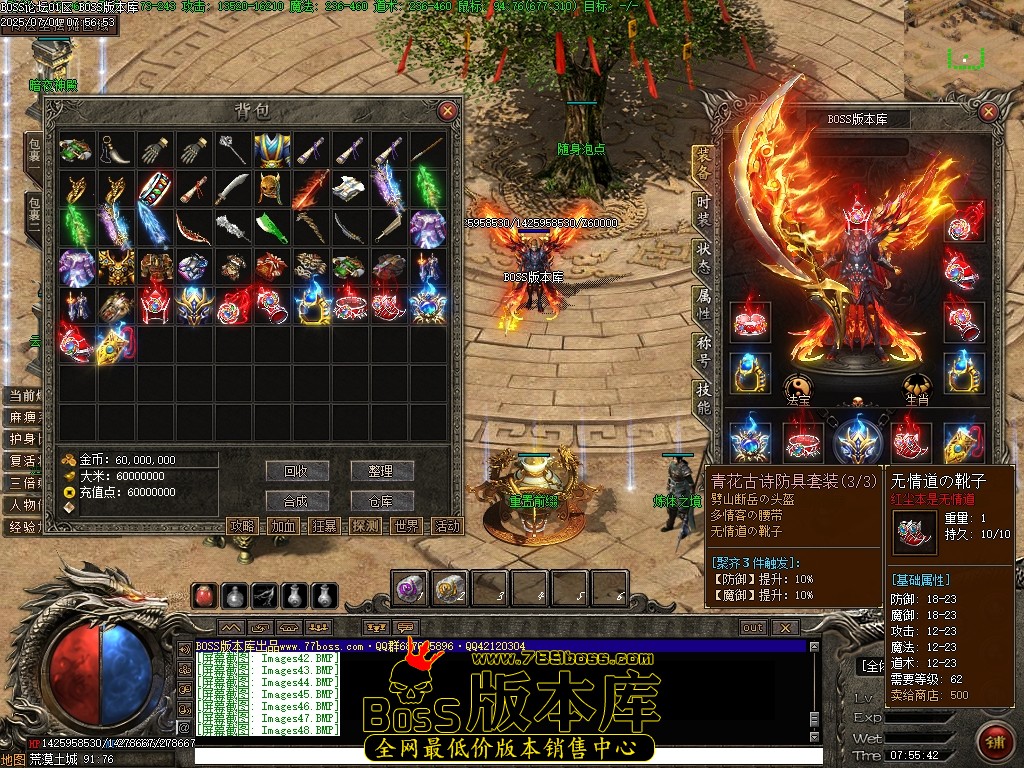
Task: Click the chat input field
Action: click(500, 757)
